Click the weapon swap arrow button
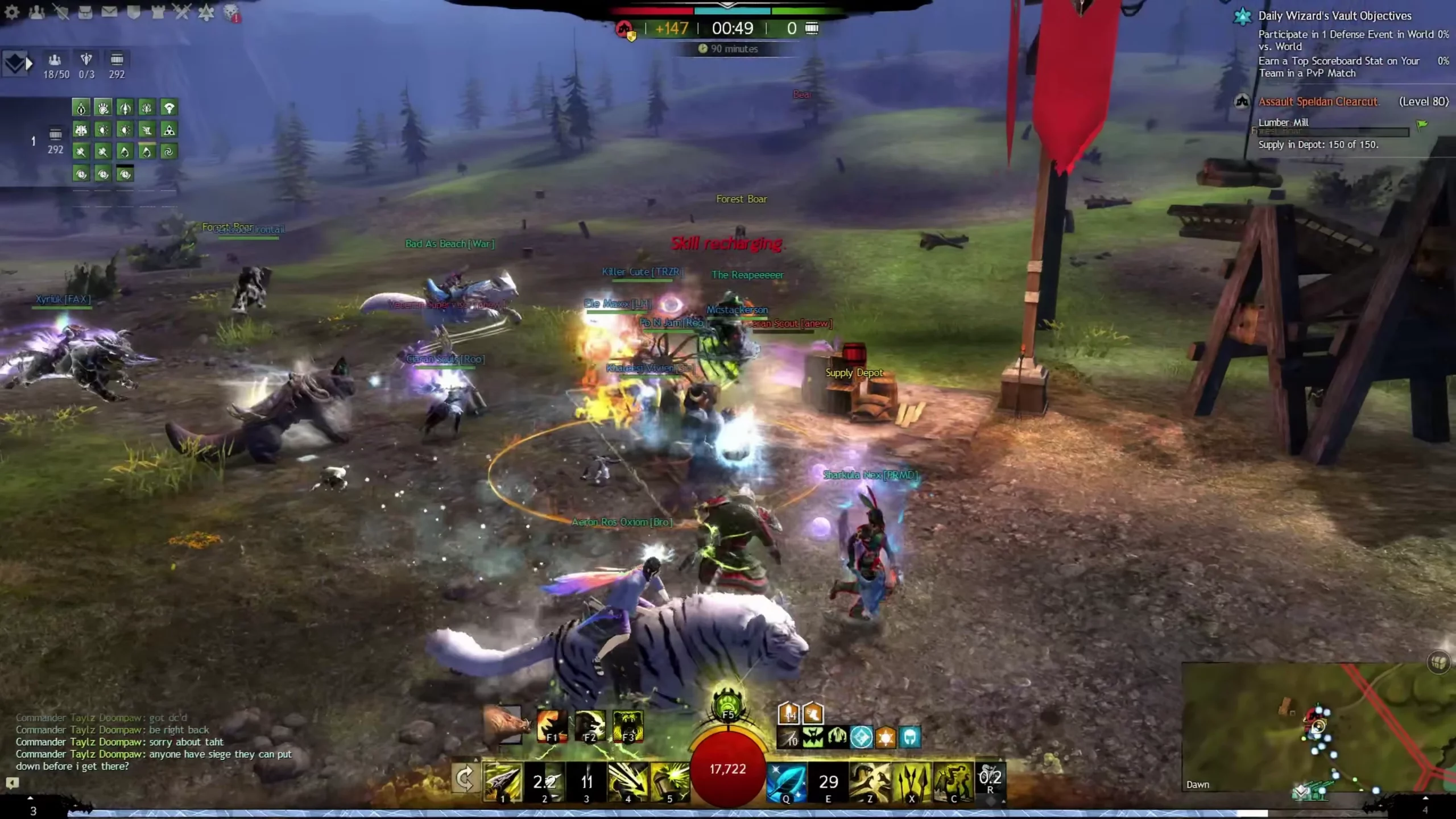1456x819 pixels. 465,779
